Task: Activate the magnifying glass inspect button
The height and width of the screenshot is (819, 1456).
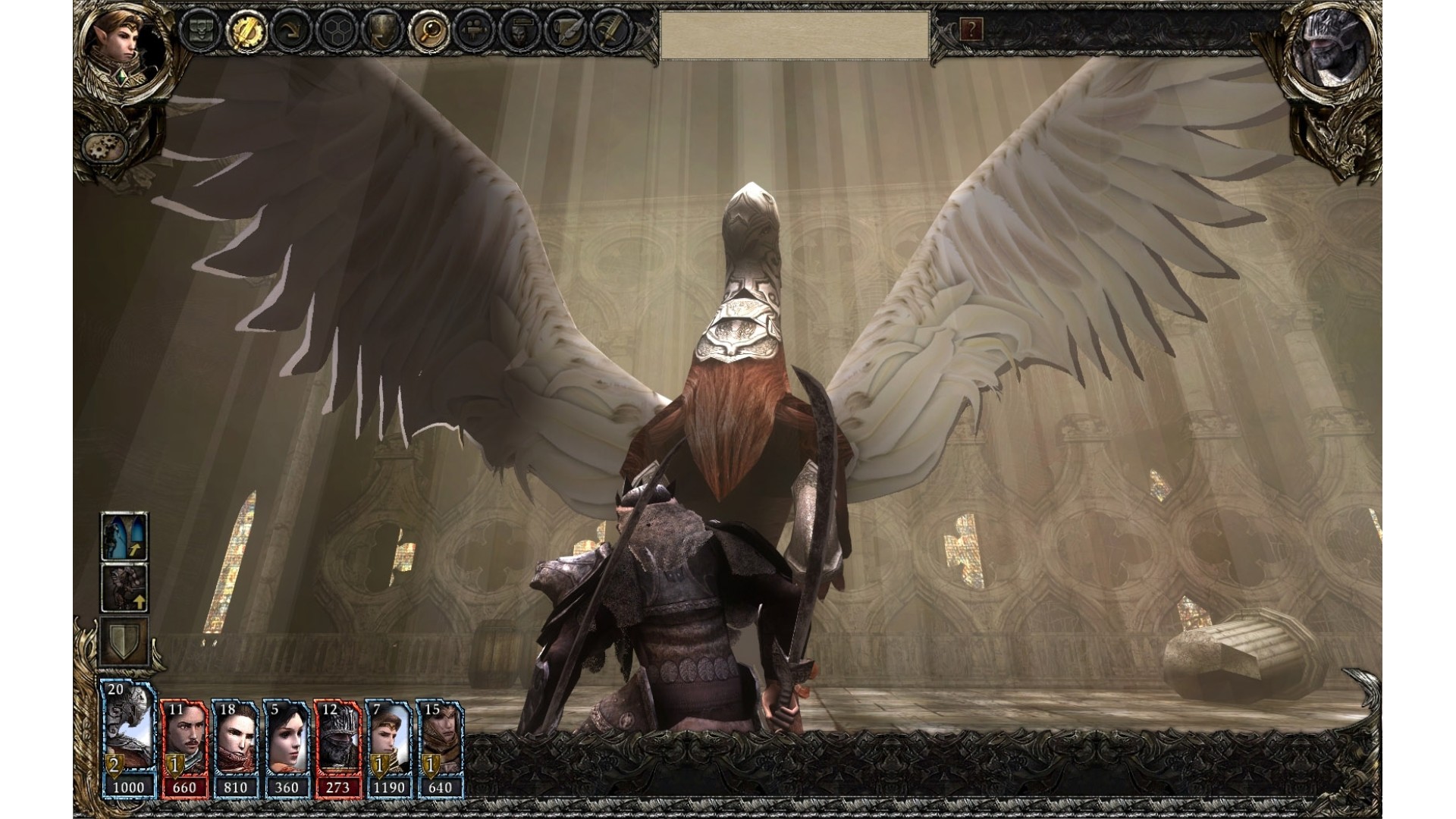Action: (427, 30)
